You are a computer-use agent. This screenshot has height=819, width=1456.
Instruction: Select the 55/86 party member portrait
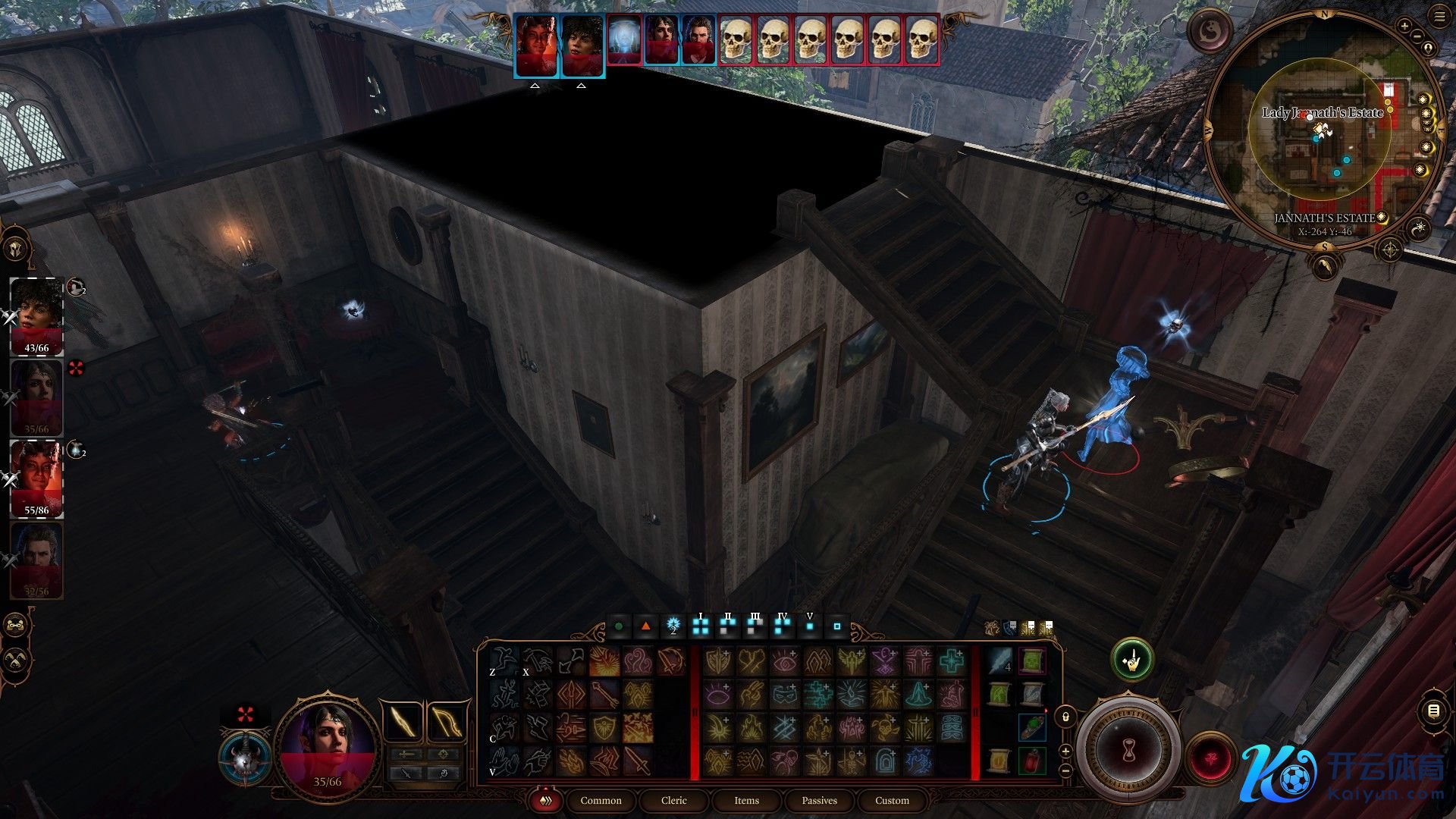pyautogui.click(x=36, y=479)
